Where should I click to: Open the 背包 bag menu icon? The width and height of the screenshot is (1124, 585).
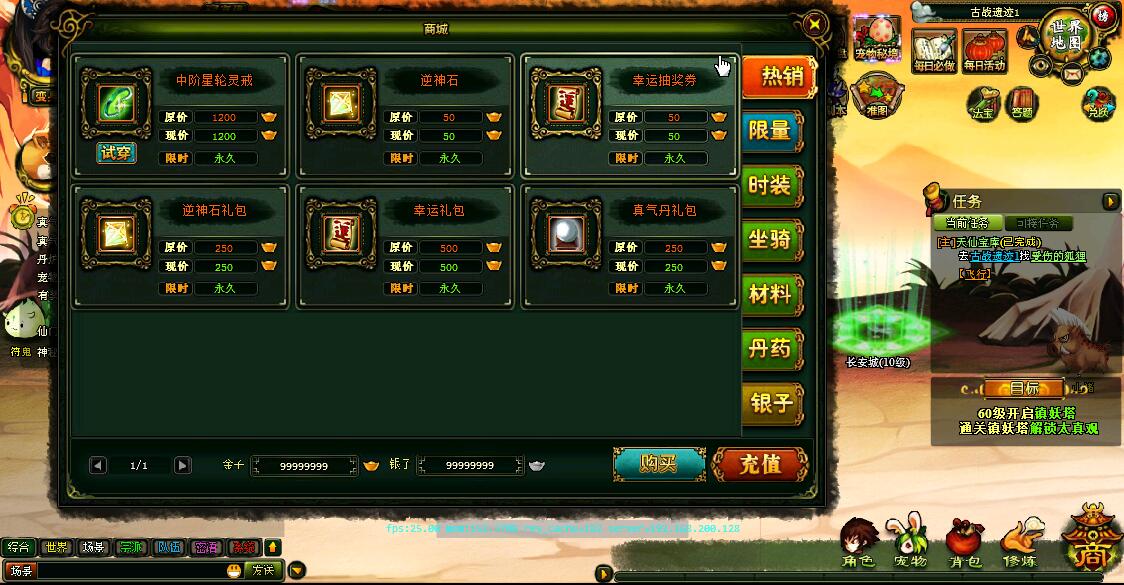(x=965, y=545)
